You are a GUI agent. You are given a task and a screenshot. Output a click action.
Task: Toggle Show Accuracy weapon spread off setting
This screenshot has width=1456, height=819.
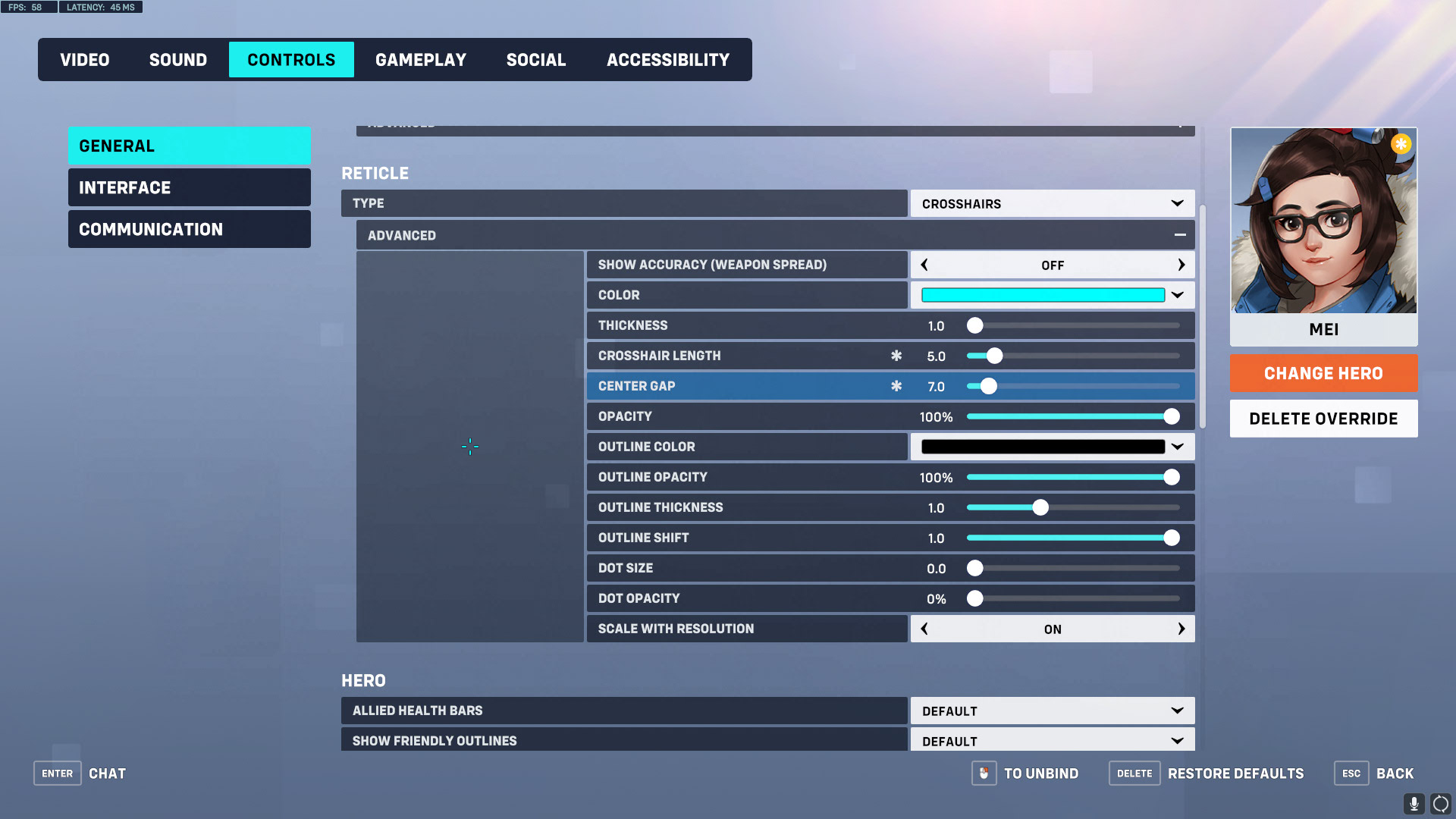[1053, 265]
